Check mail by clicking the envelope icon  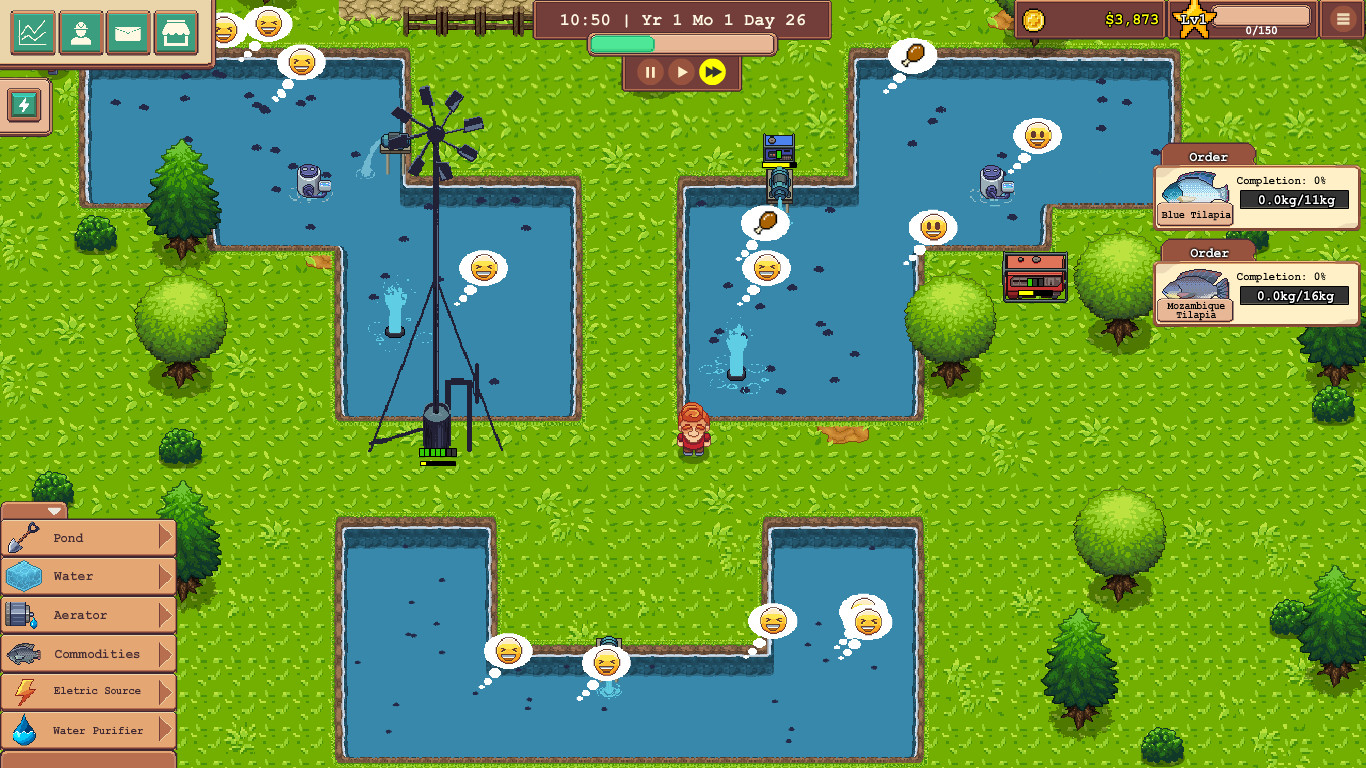[129, 33]
